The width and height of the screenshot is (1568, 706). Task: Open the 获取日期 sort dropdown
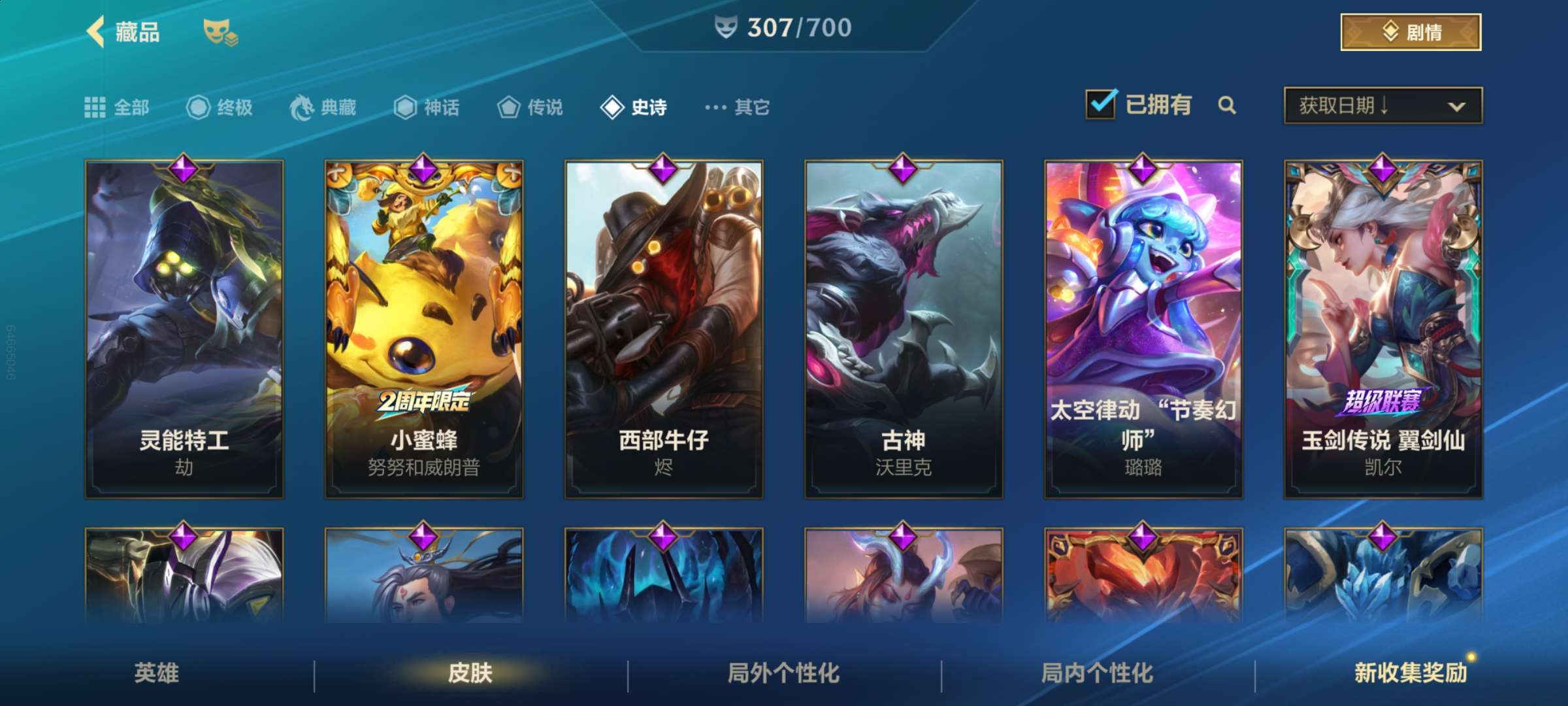point(1382,105)
